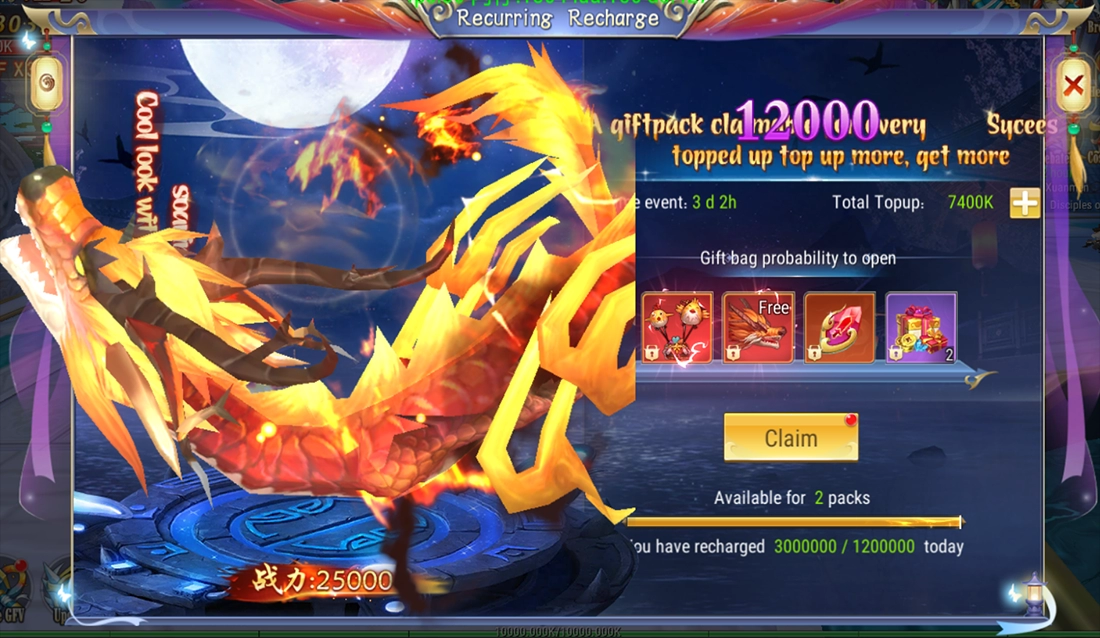Inspect the Free dragon head reward
1100x638 pixels.
758,327
